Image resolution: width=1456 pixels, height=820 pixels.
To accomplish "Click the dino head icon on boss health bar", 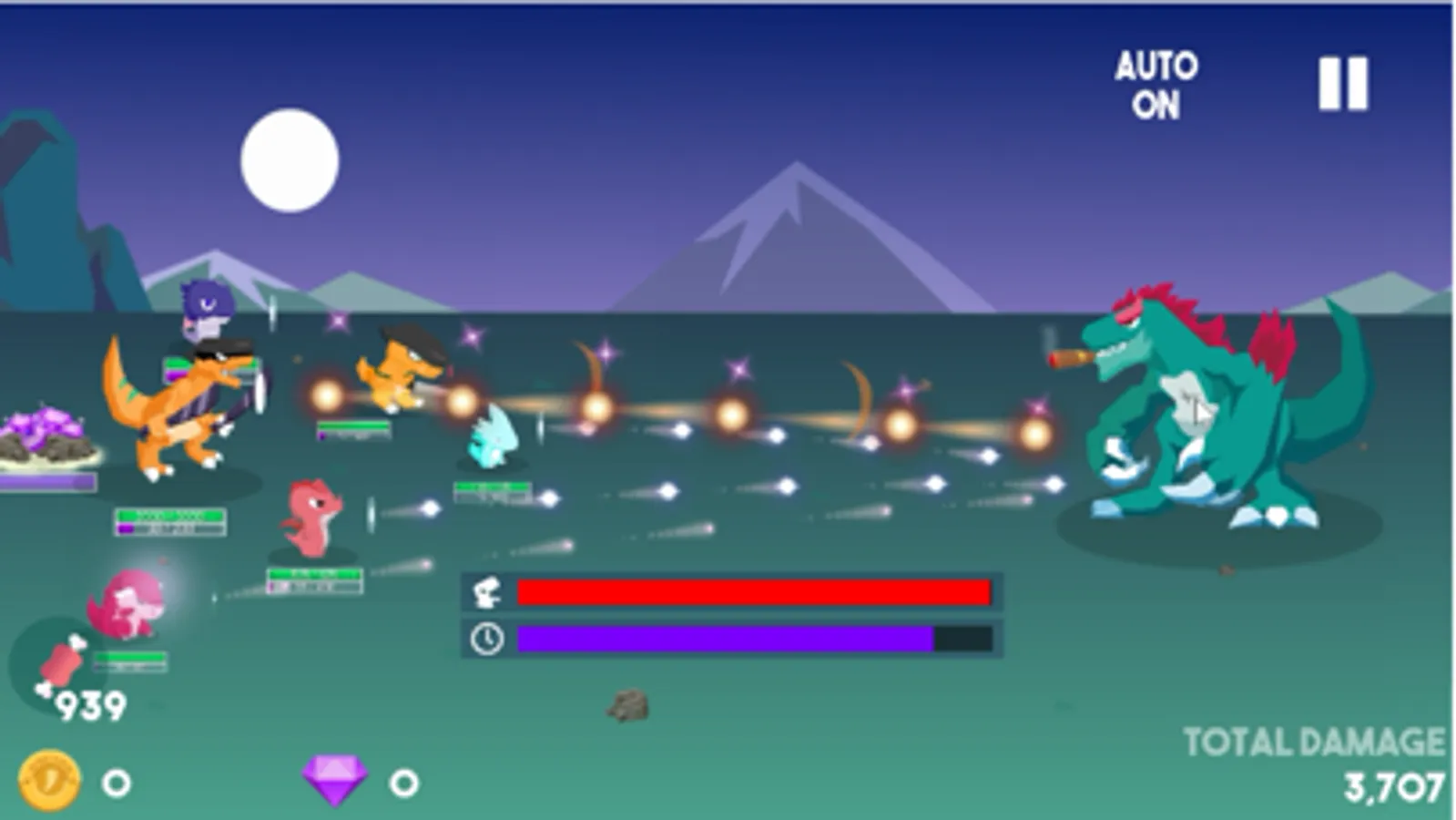I will (x=486, y=591).
